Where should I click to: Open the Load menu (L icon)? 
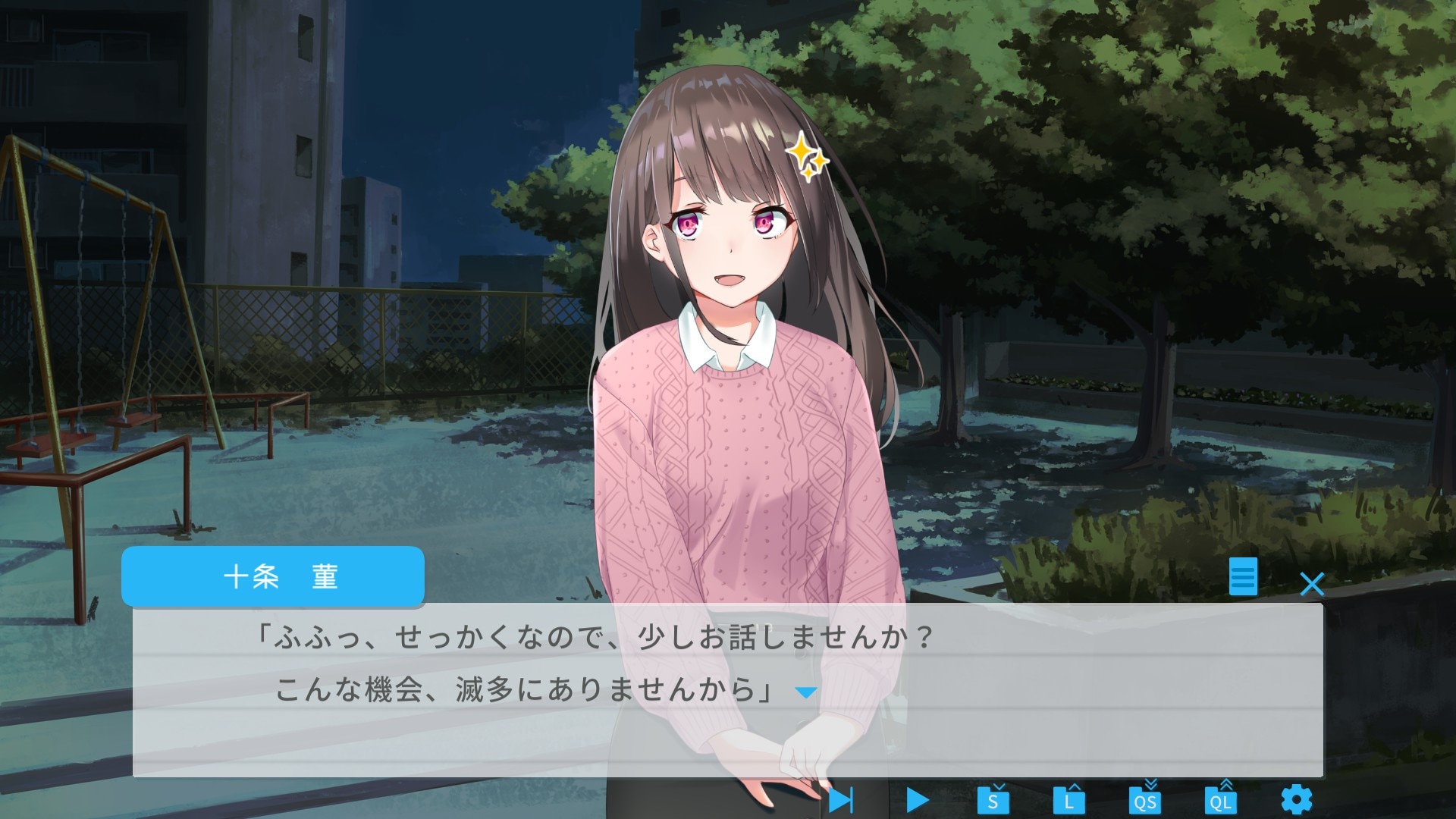(1068, 799)
